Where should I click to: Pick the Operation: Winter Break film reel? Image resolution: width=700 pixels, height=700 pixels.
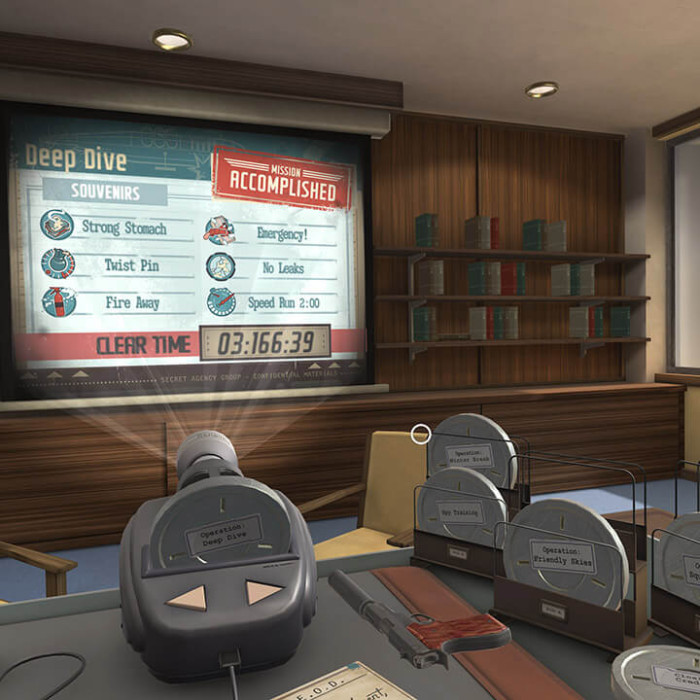pyautogui.click(x=469, y=453)
